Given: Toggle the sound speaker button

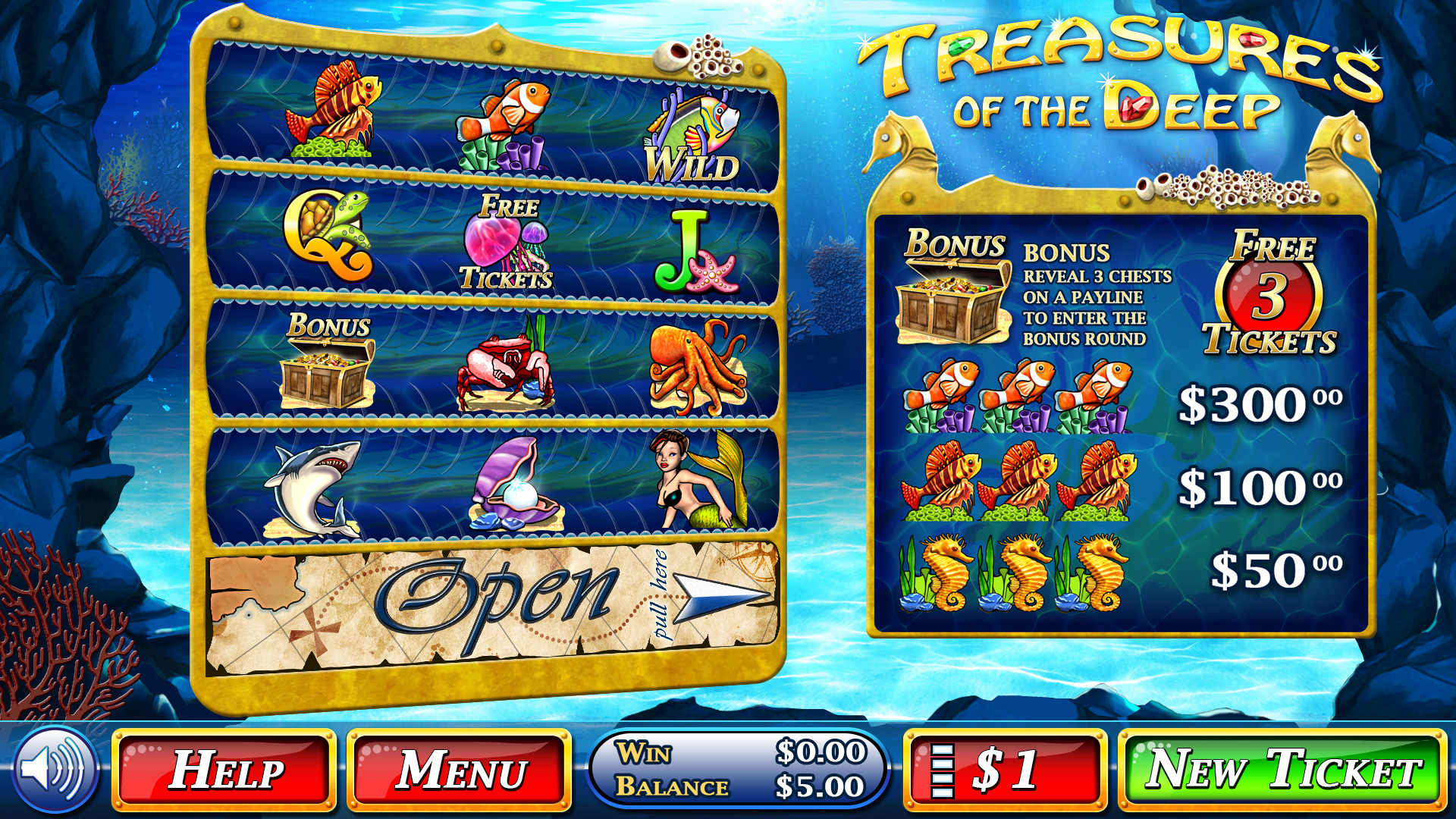Looking at the screenshot, I should tap(53, 769).
